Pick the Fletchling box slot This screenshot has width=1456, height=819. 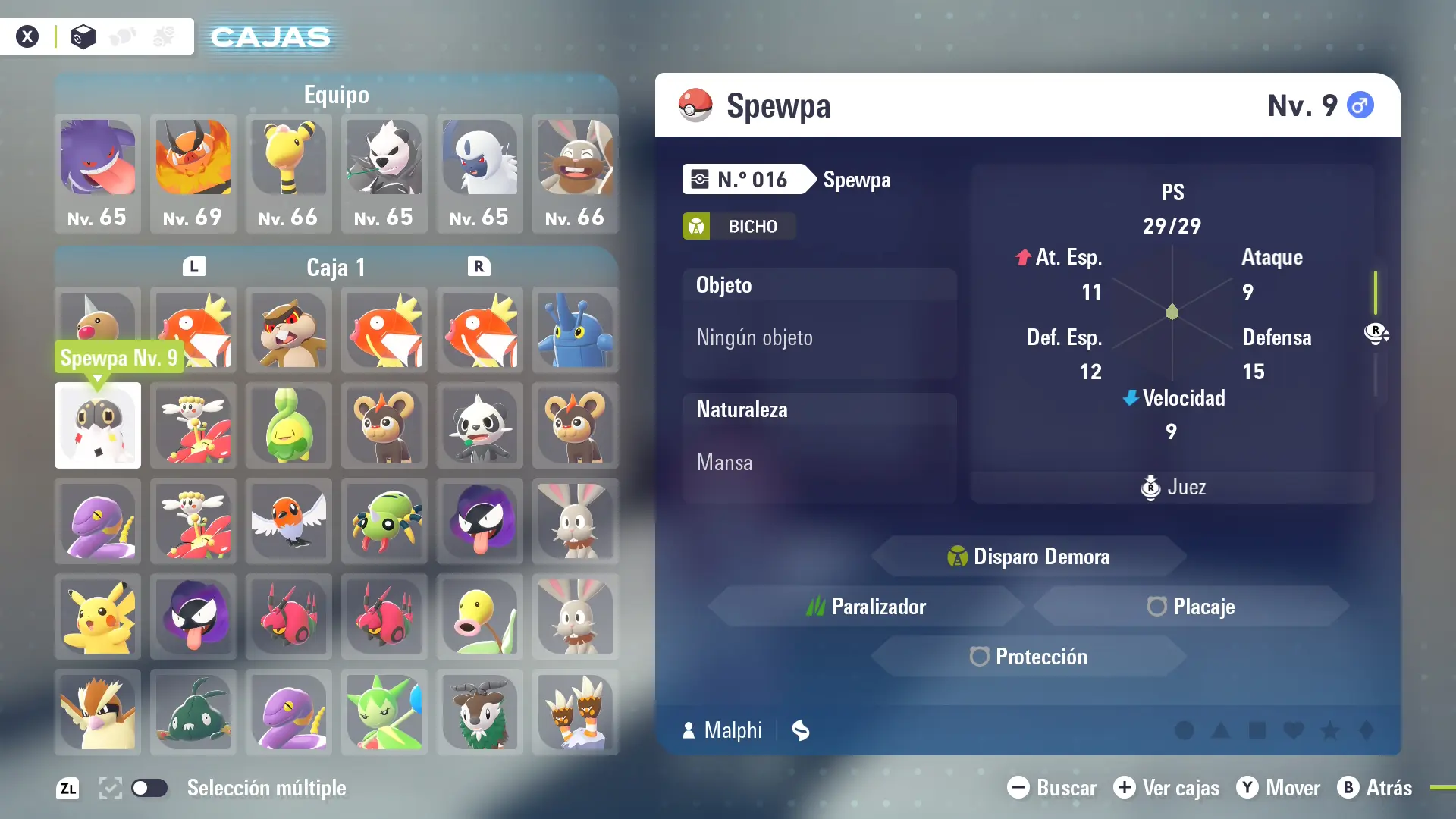[289, 521]
